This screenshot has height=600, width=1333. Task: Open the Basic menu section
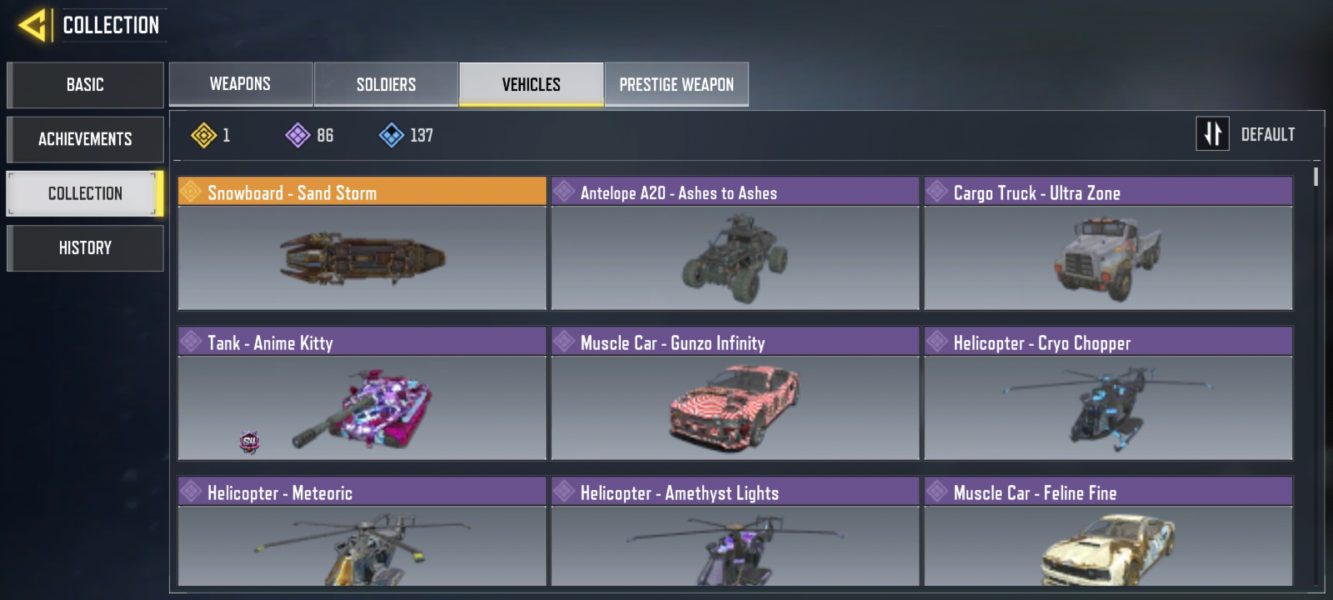(x=85, y=85)
